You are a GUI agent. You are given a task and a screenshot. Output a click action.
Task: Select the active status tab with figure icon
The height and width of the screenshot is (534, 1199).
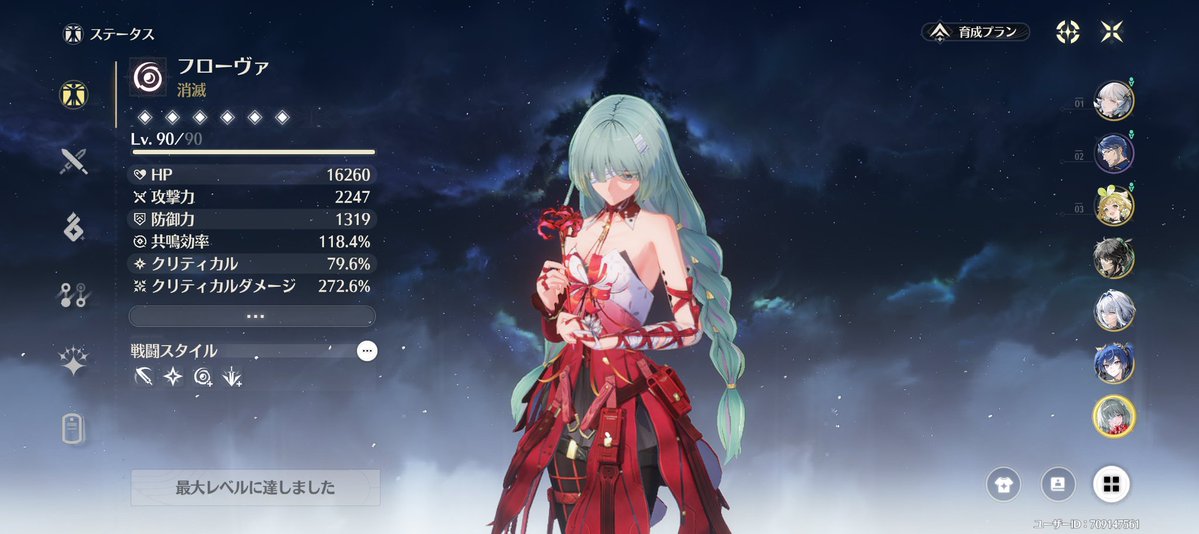click(x=73, y=93)
